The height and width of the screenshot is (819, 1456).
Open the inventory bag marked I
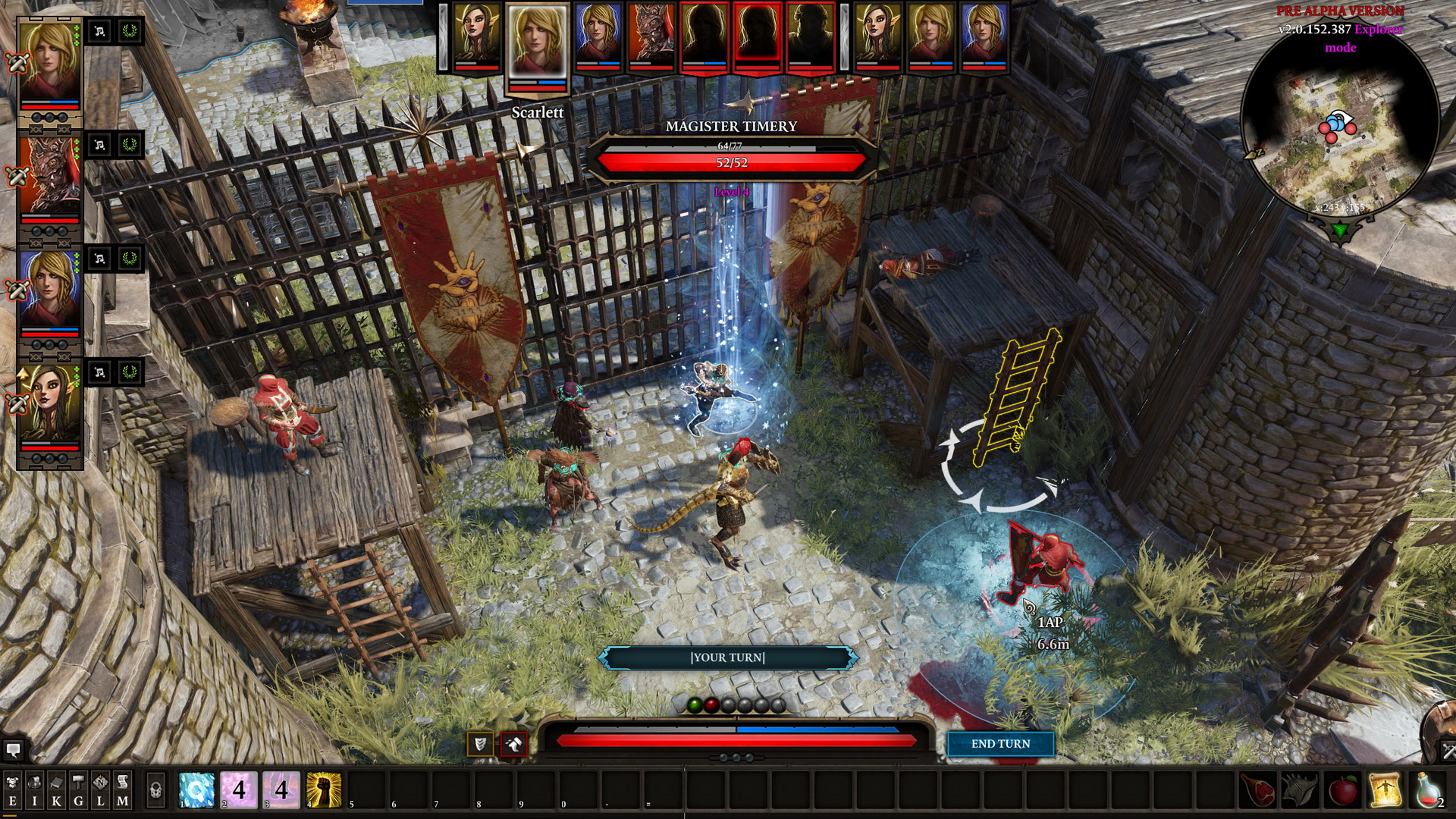point(34,790)
